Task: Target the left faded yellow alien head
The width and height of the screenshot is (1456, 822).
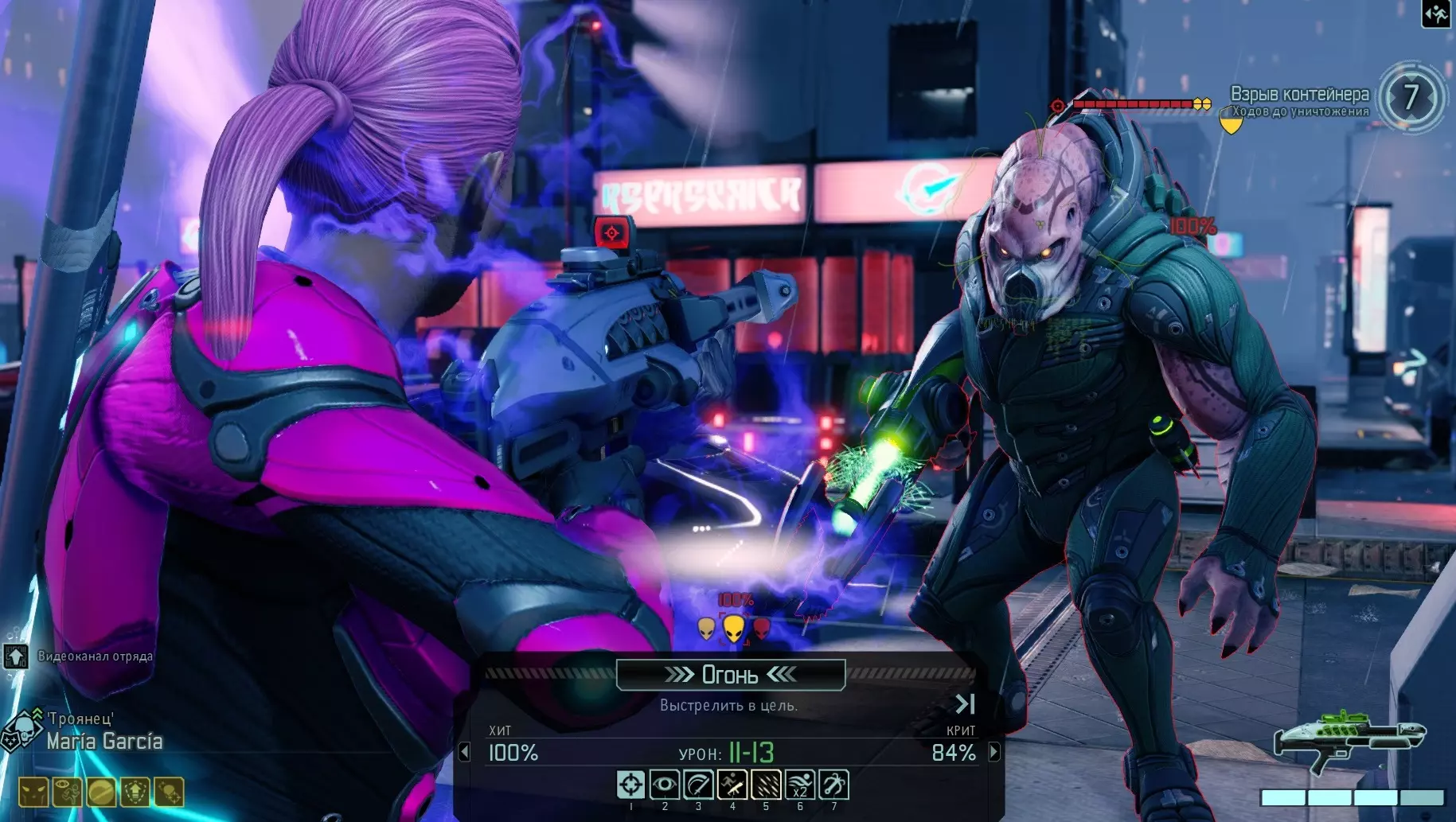Action: (x=706, y=629)
